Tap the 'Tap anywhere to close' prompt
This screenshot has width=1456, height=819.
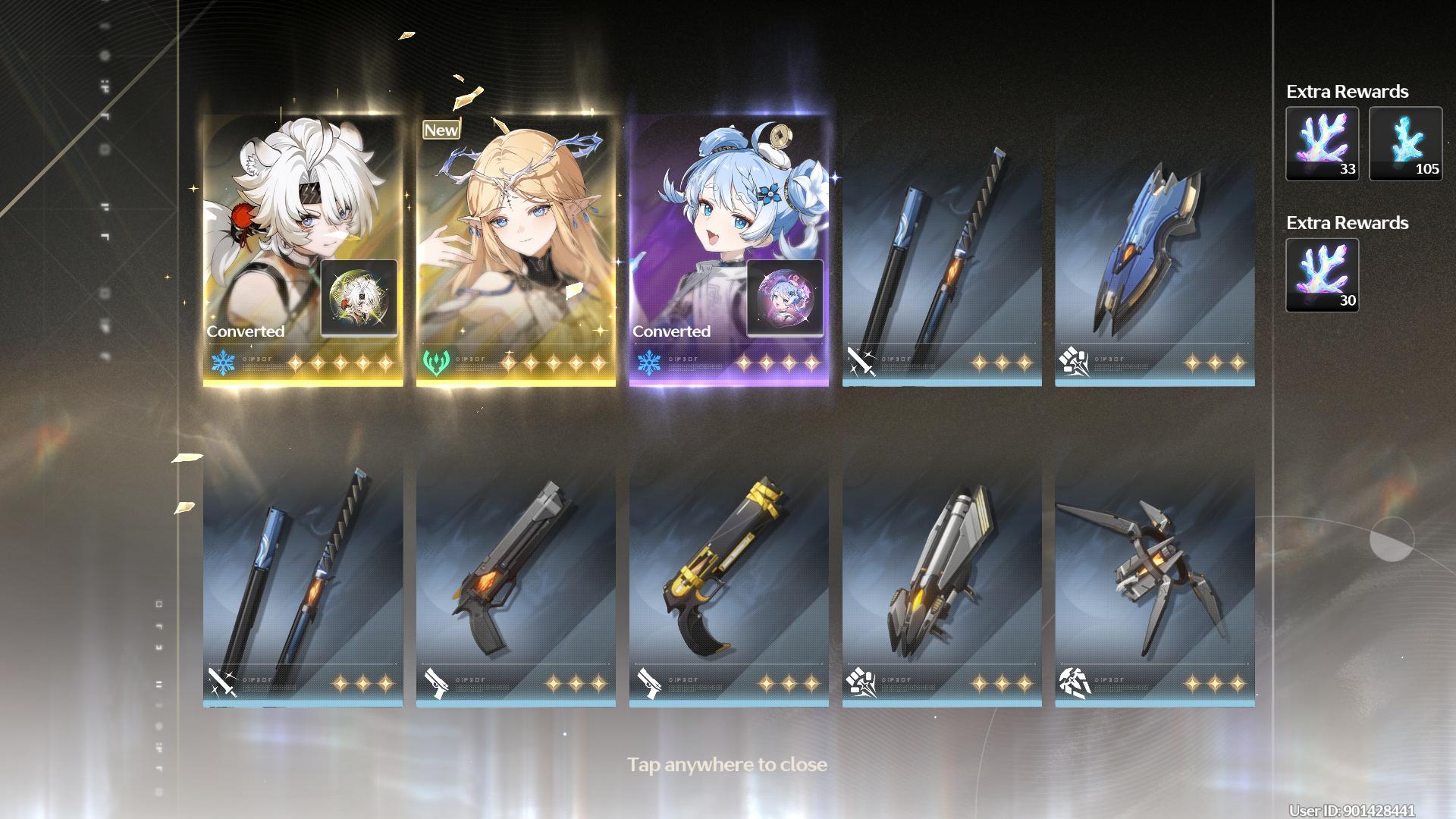tap(726, 764)
